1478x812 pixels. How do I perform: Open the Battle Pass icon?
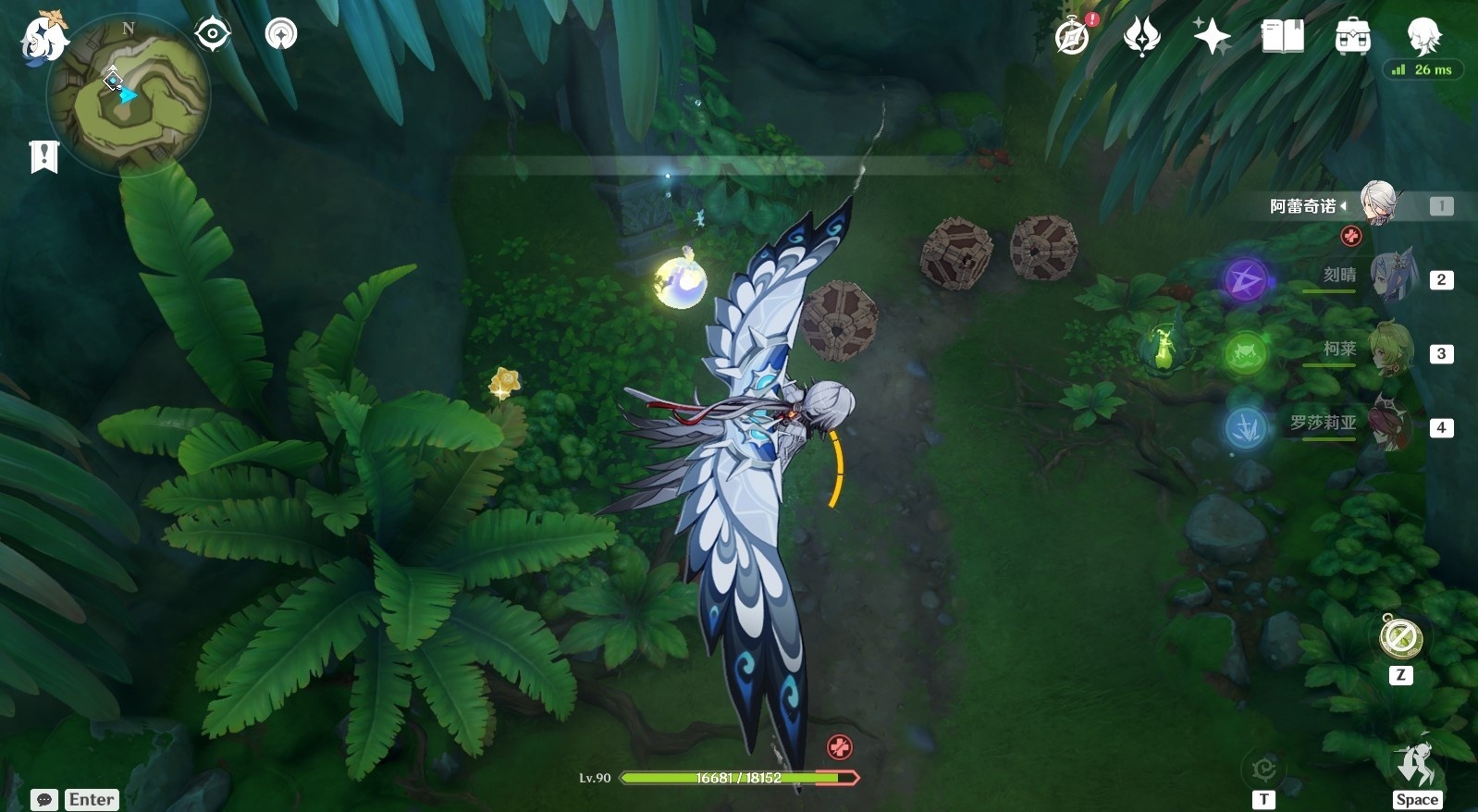pyautogui.click(x=1142, y=37)
